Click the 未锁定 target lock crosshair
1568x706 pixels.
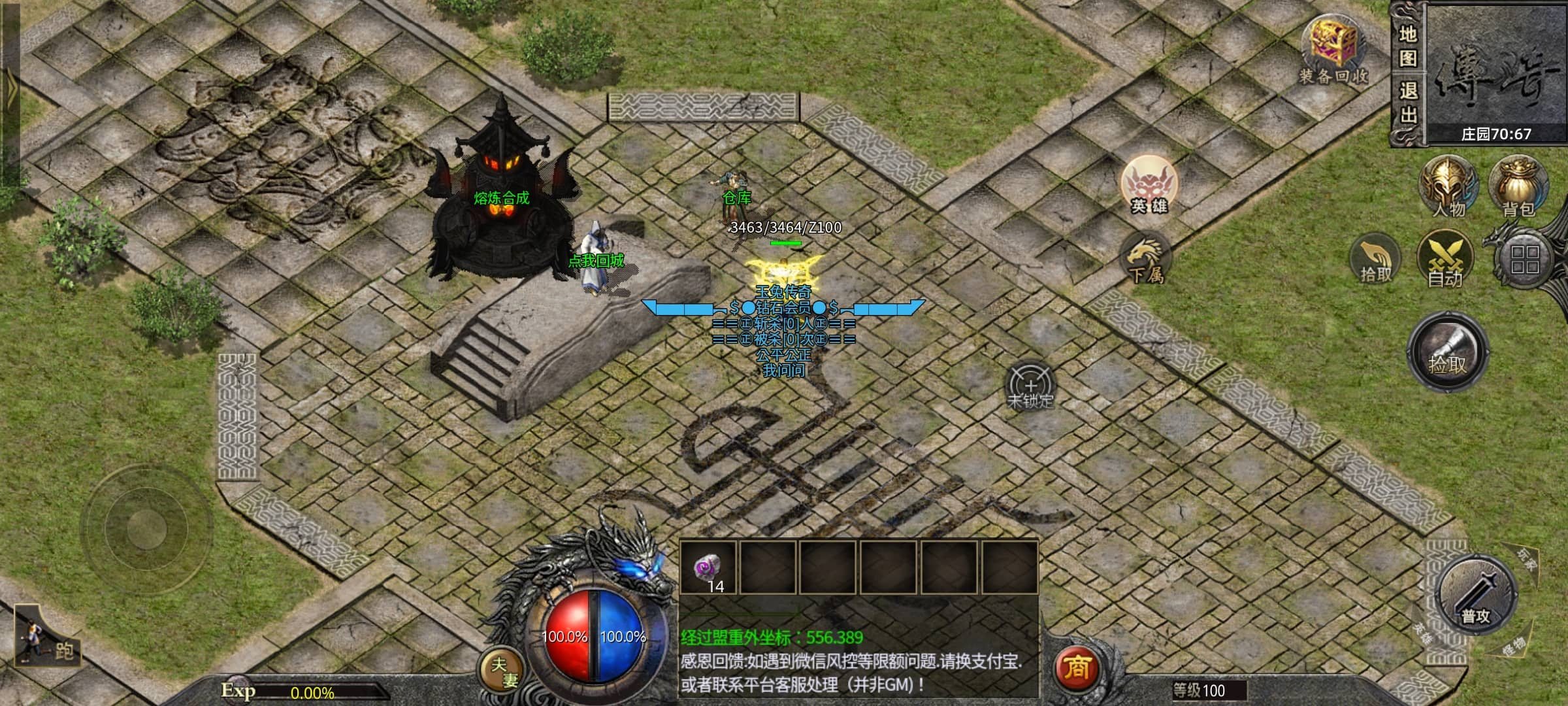[1030, 386]
